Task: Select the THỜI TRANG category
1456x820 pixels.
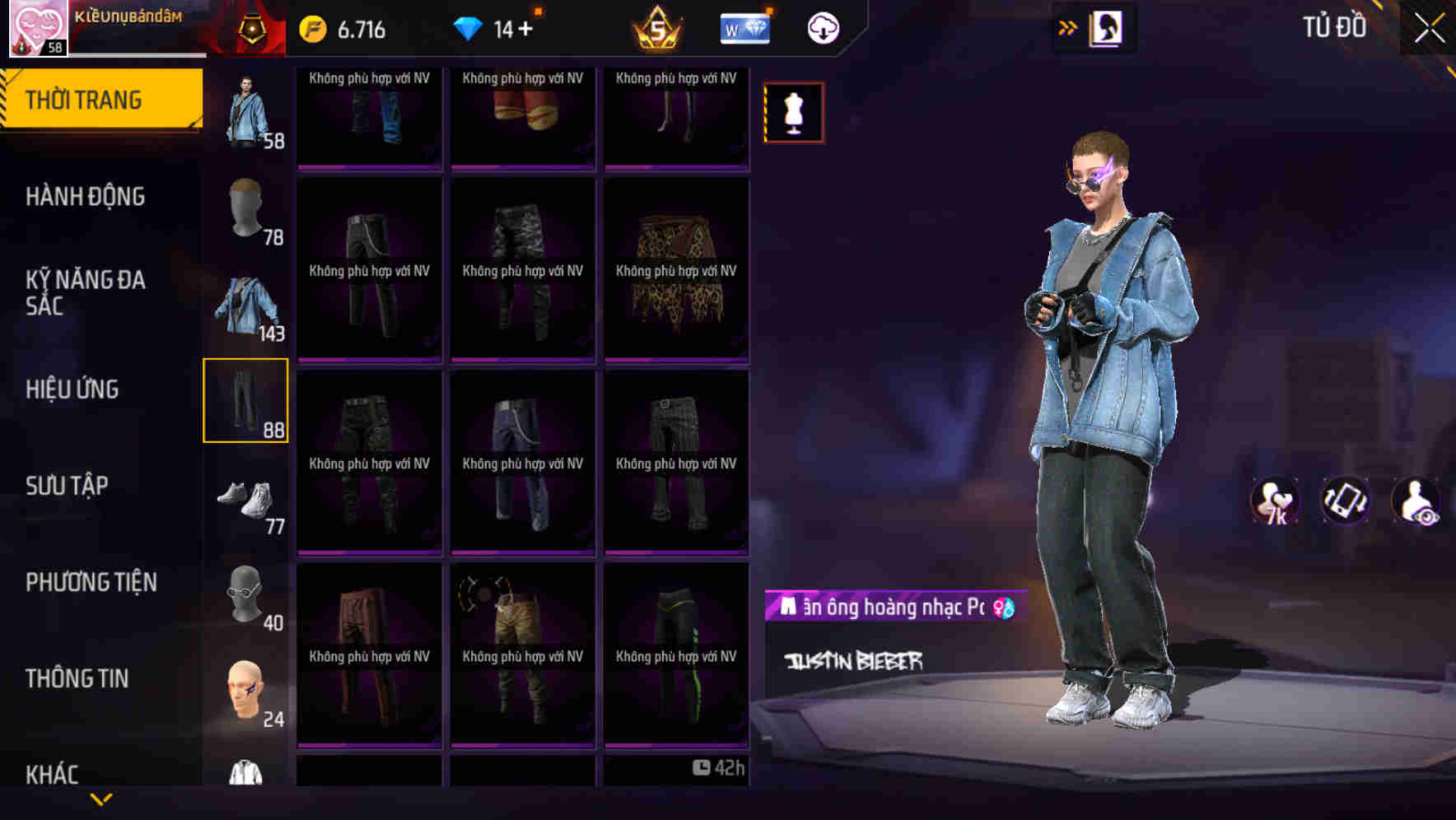Action: (x=85, y=99)
